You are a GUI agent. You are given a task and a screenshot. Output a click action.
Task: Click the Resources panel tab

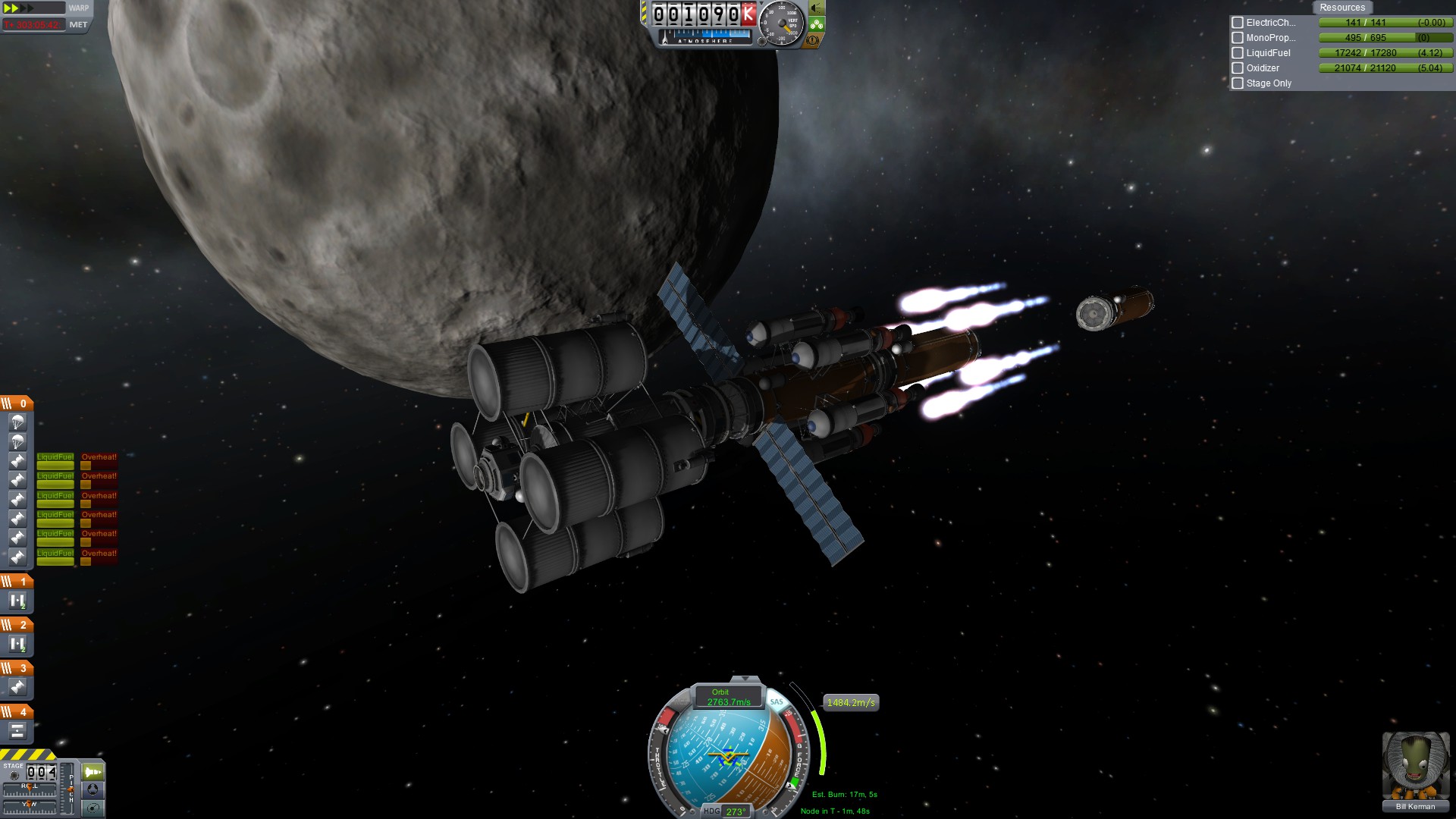pos(1341,8)
